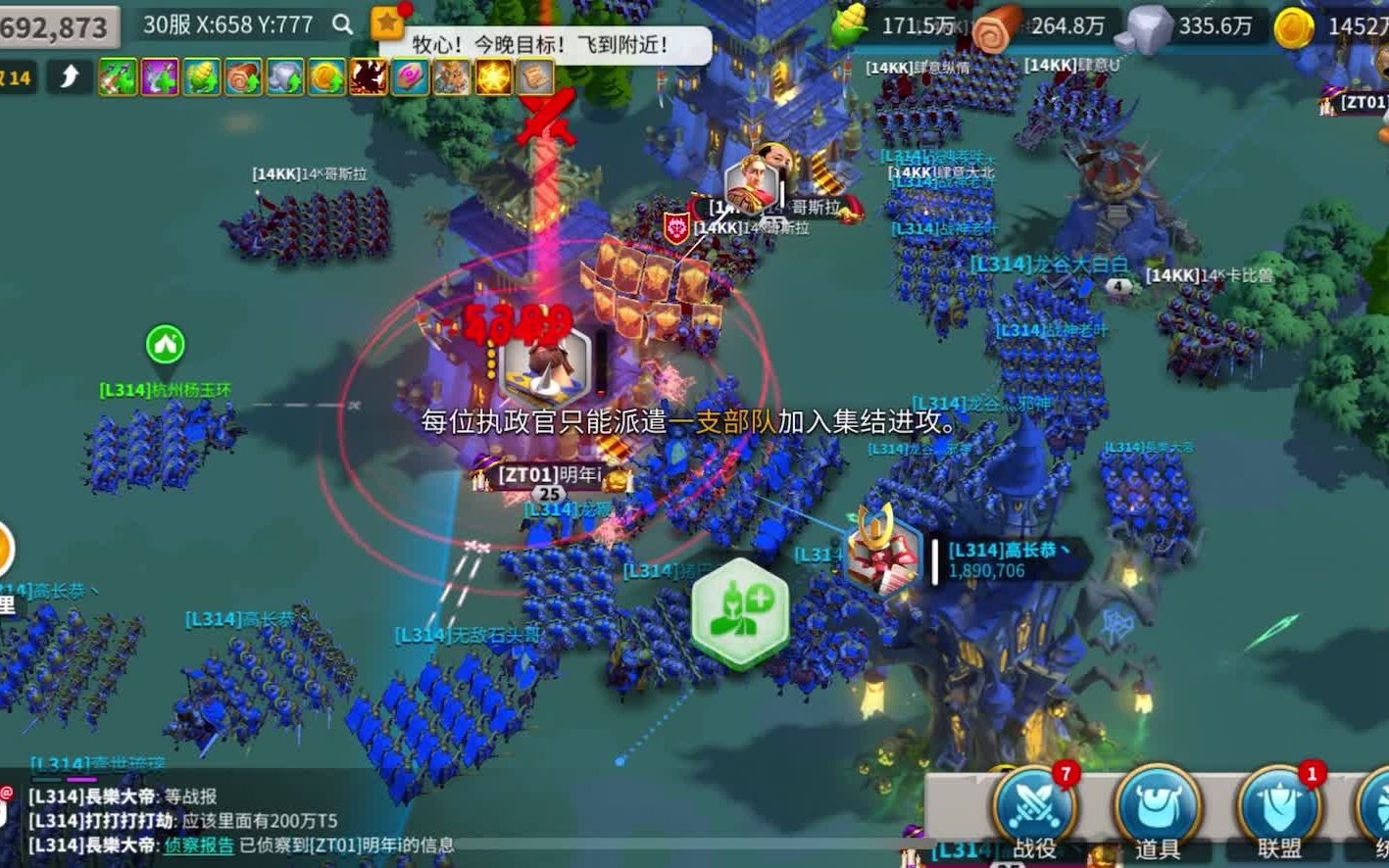The image size is (1389, 868).
Task: Click the white upward arrow button
Action: (70, 76)
